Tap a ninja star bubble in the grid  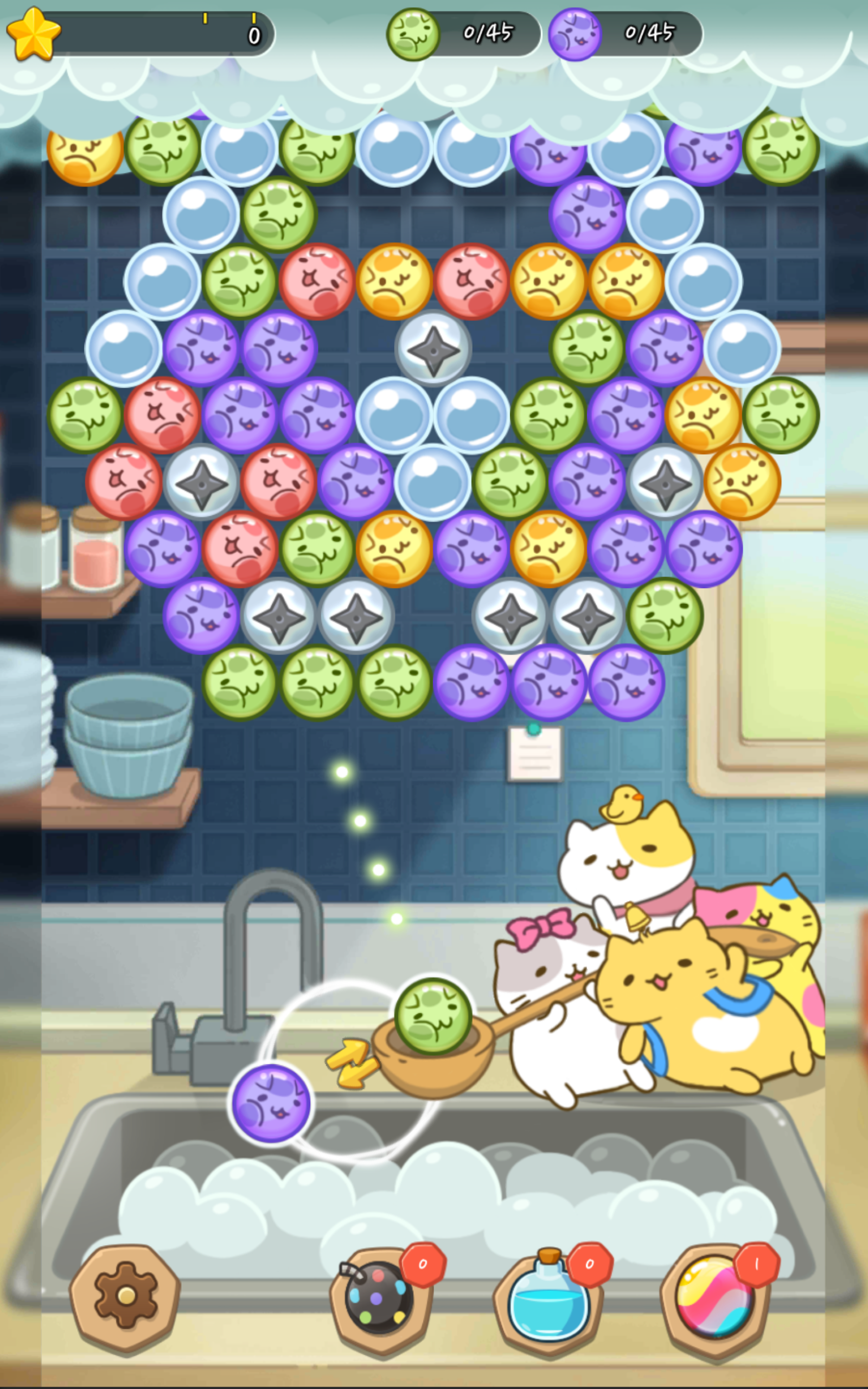[433, 350]
